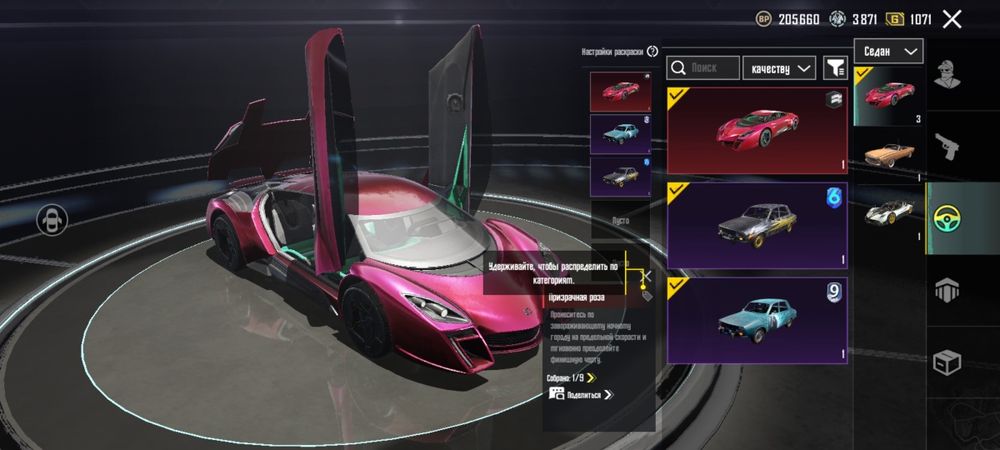
Task: Choose the light blue sedan skin card
Action: tap(757, 319)
